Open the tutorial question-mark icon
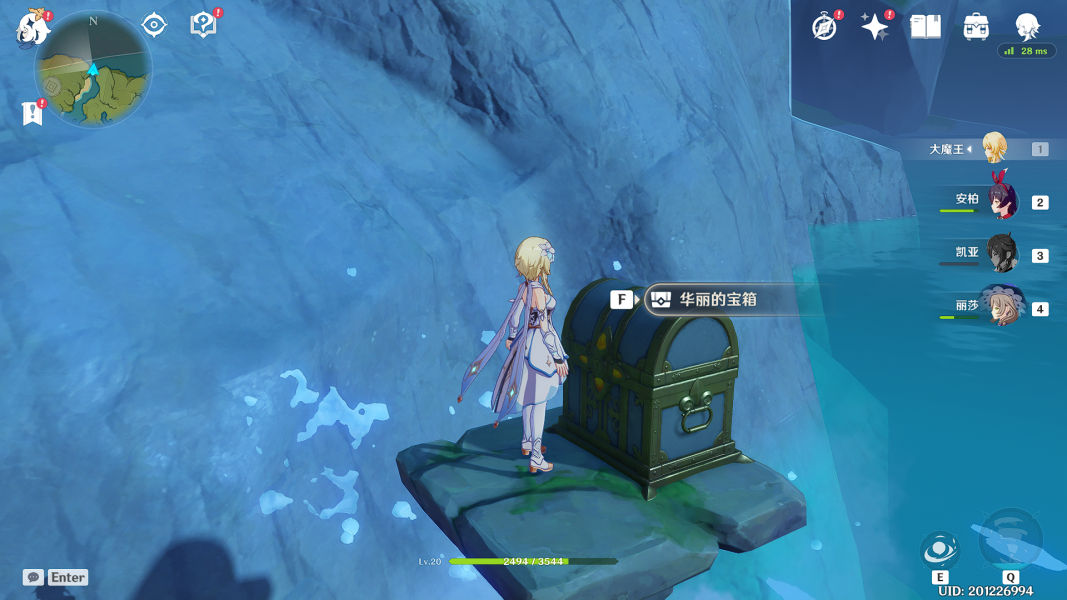This screenshot has width=1067, height=600. 203,25
